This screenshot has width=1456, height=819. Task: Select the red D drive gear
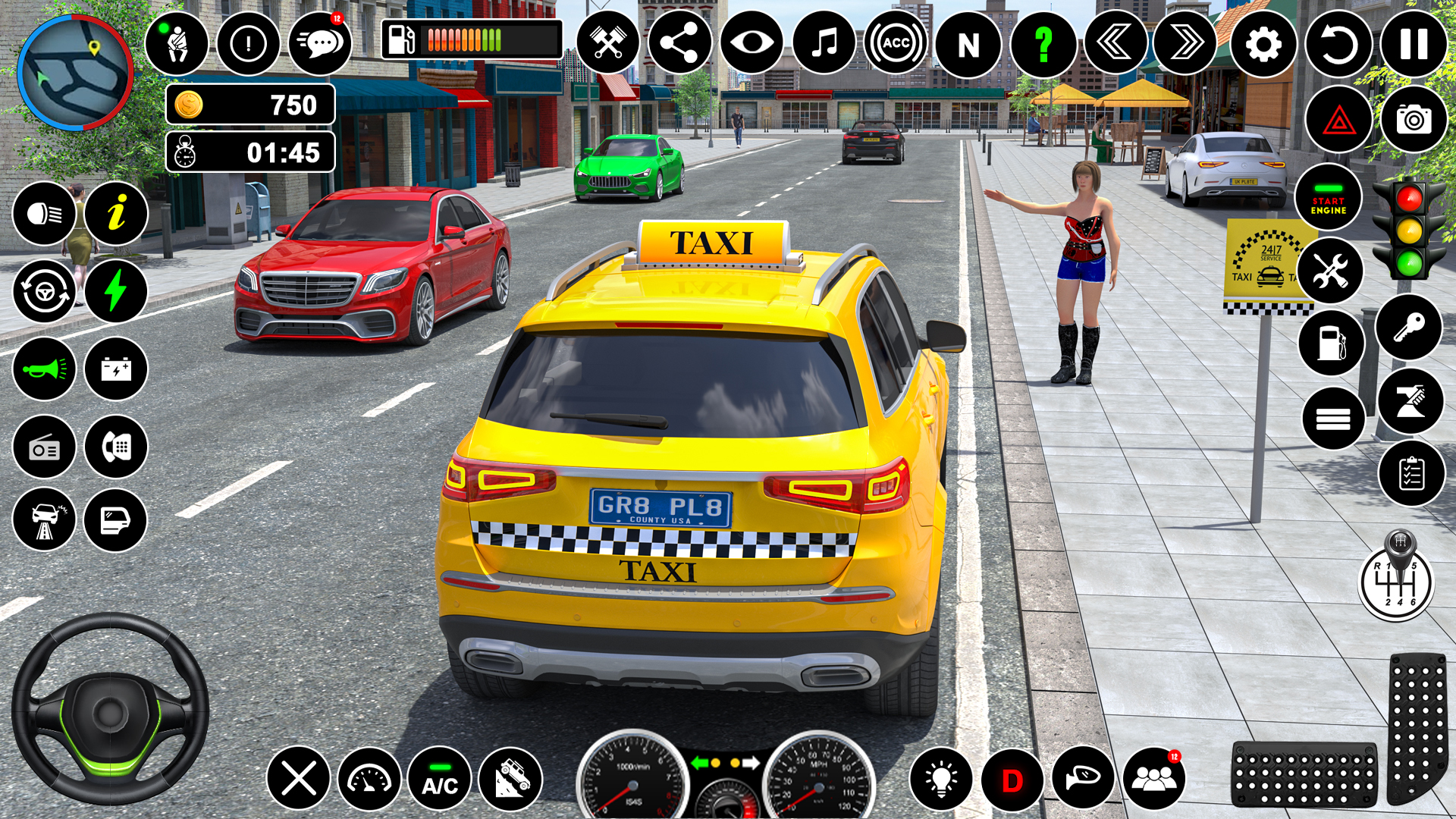coord(1012,780)
